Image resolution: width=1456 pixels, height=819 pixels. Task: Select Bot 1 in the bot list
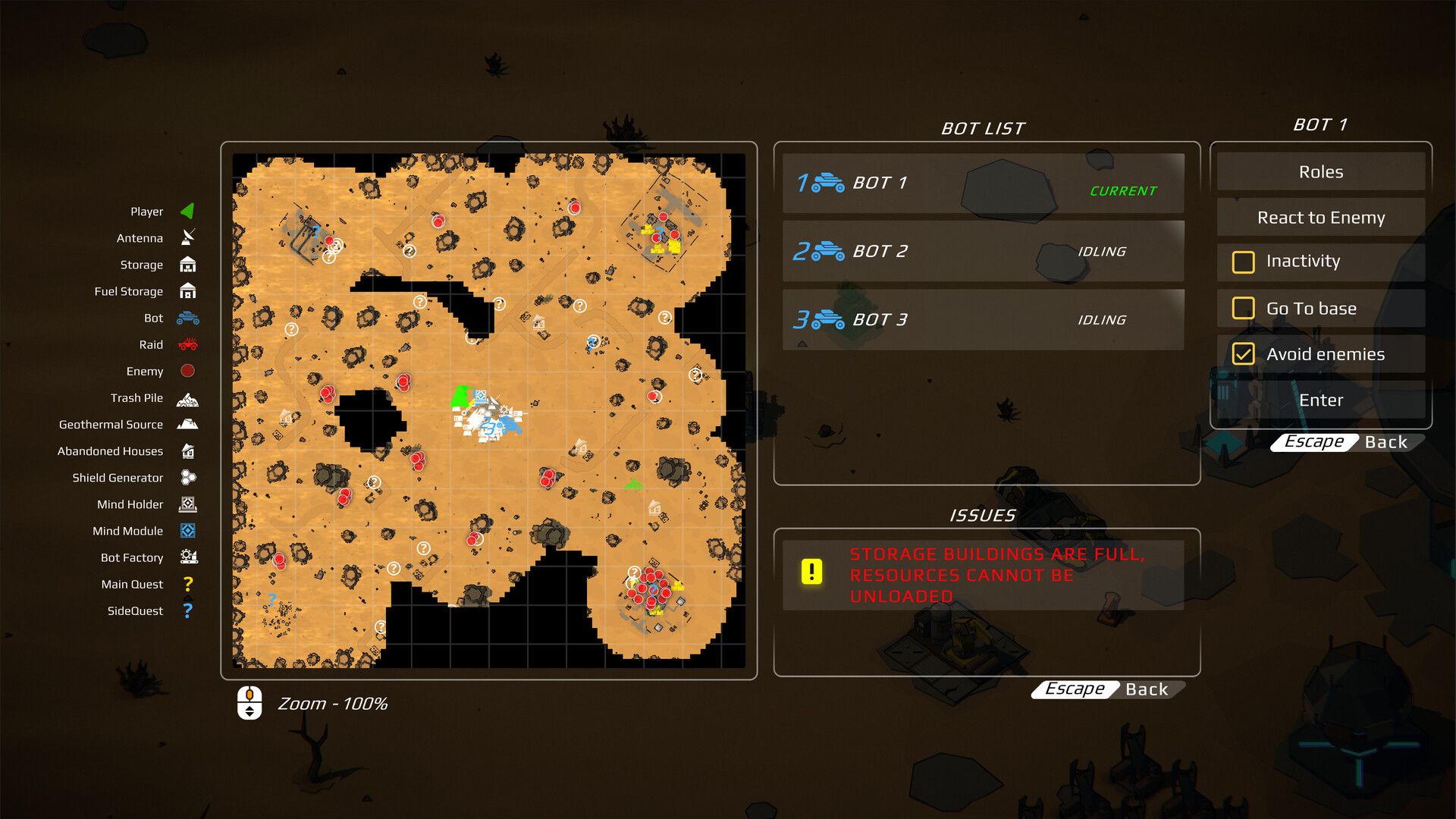pos(983,183)
